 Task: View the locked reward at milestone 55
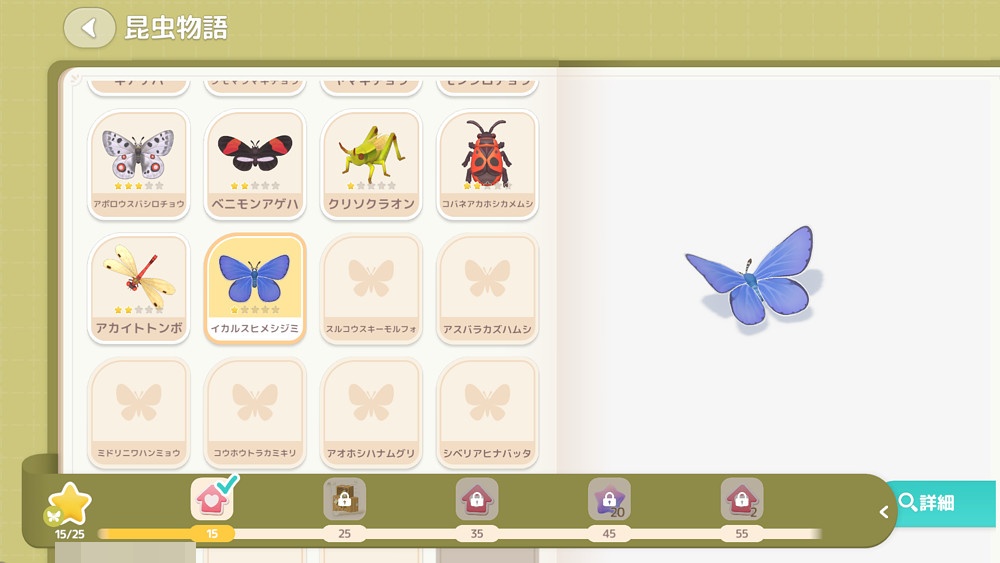[741, 499]
